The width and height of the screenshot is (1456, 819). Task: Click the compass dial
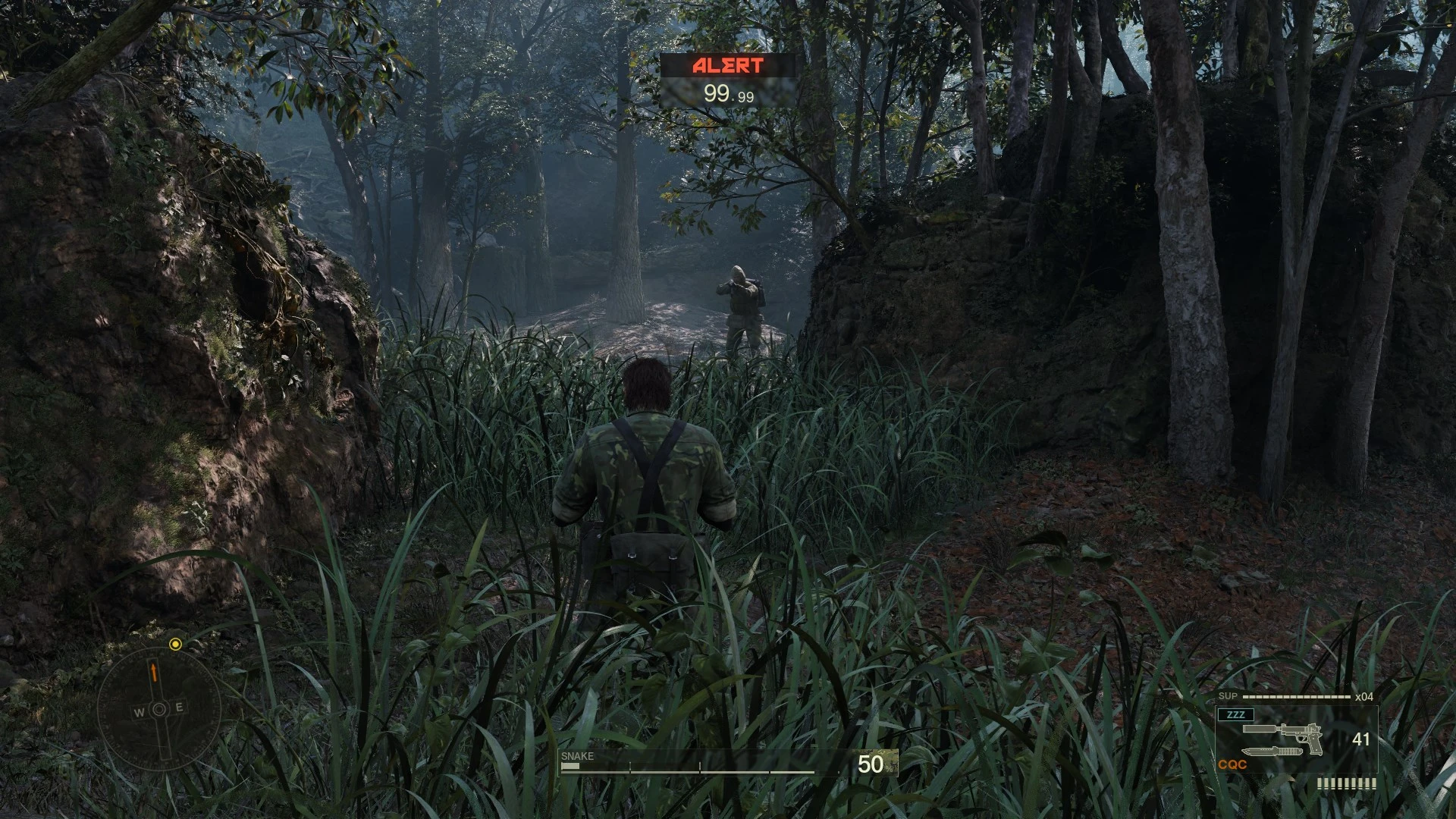(x=159, y=709)
